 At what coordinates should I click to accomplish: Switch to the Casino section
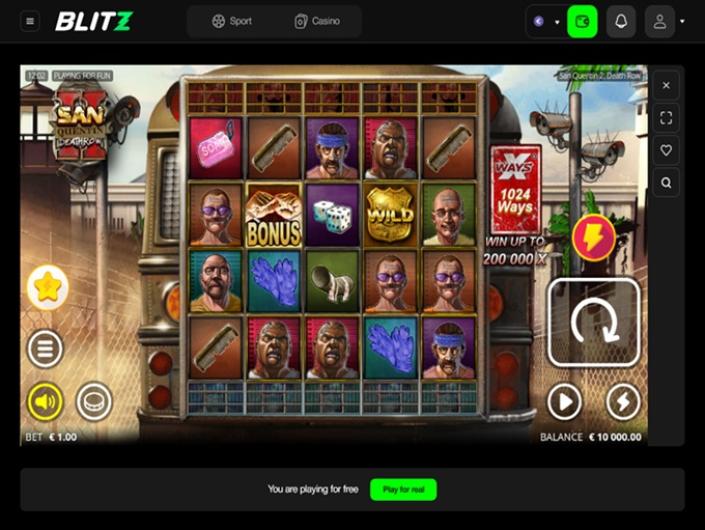point(317,21)
